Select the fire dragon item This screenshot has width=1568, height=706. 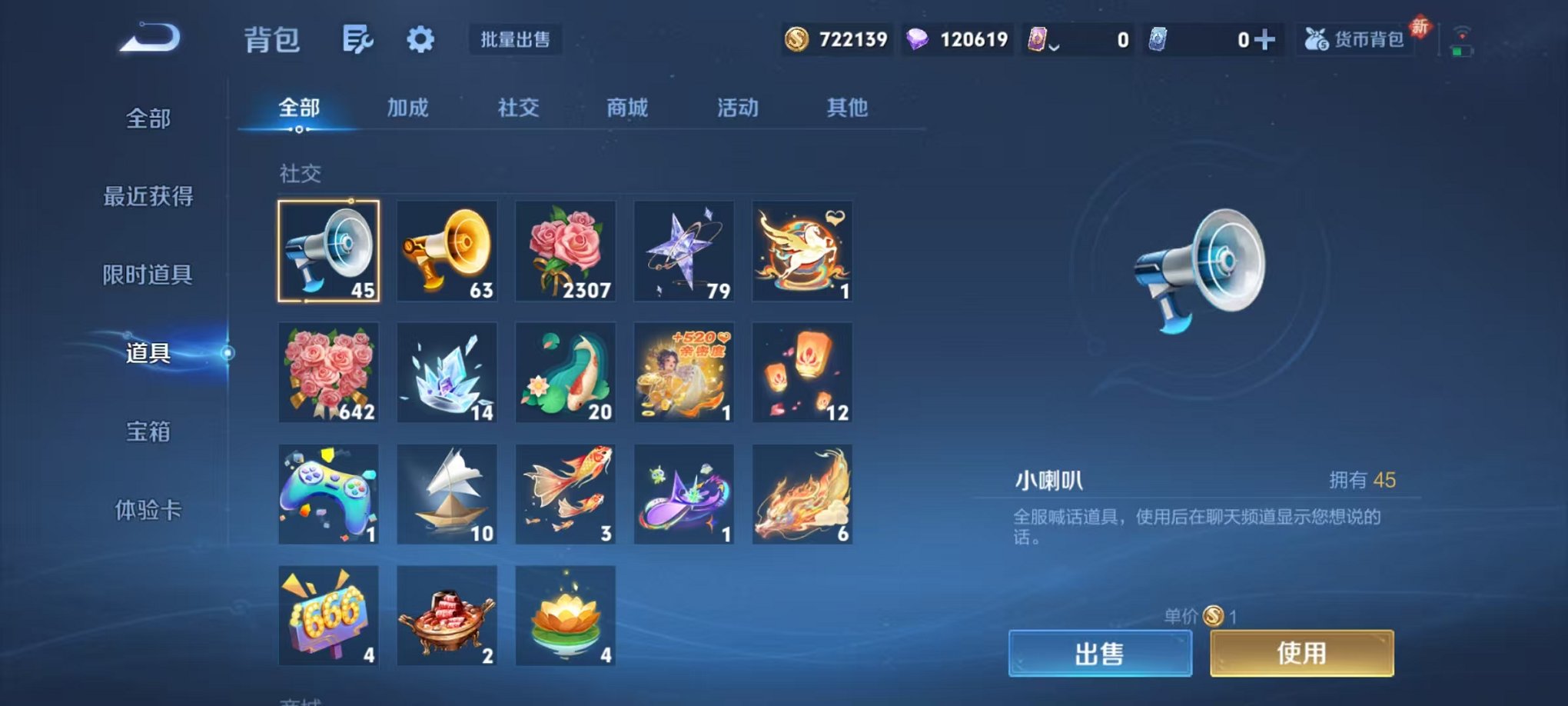802,495
